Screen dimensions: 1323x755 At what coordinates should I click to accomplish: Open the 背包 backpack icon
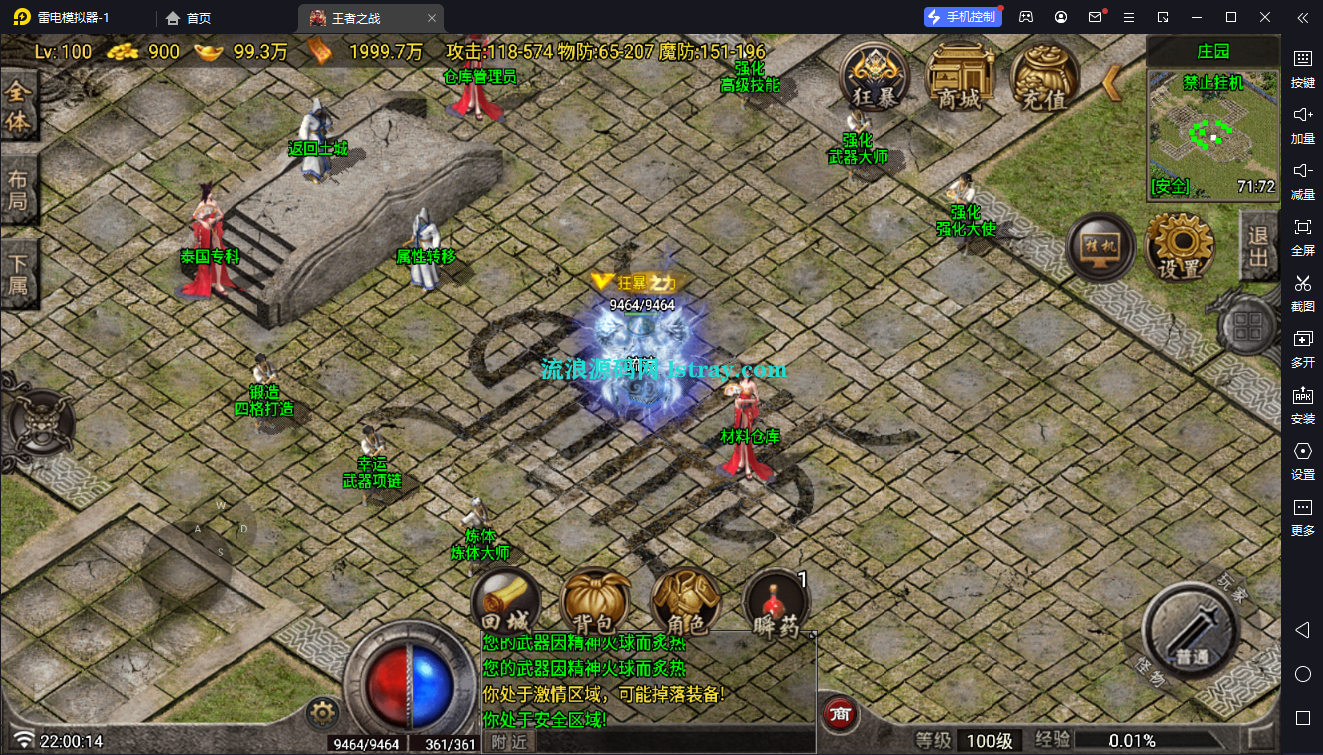coord(596,603)
